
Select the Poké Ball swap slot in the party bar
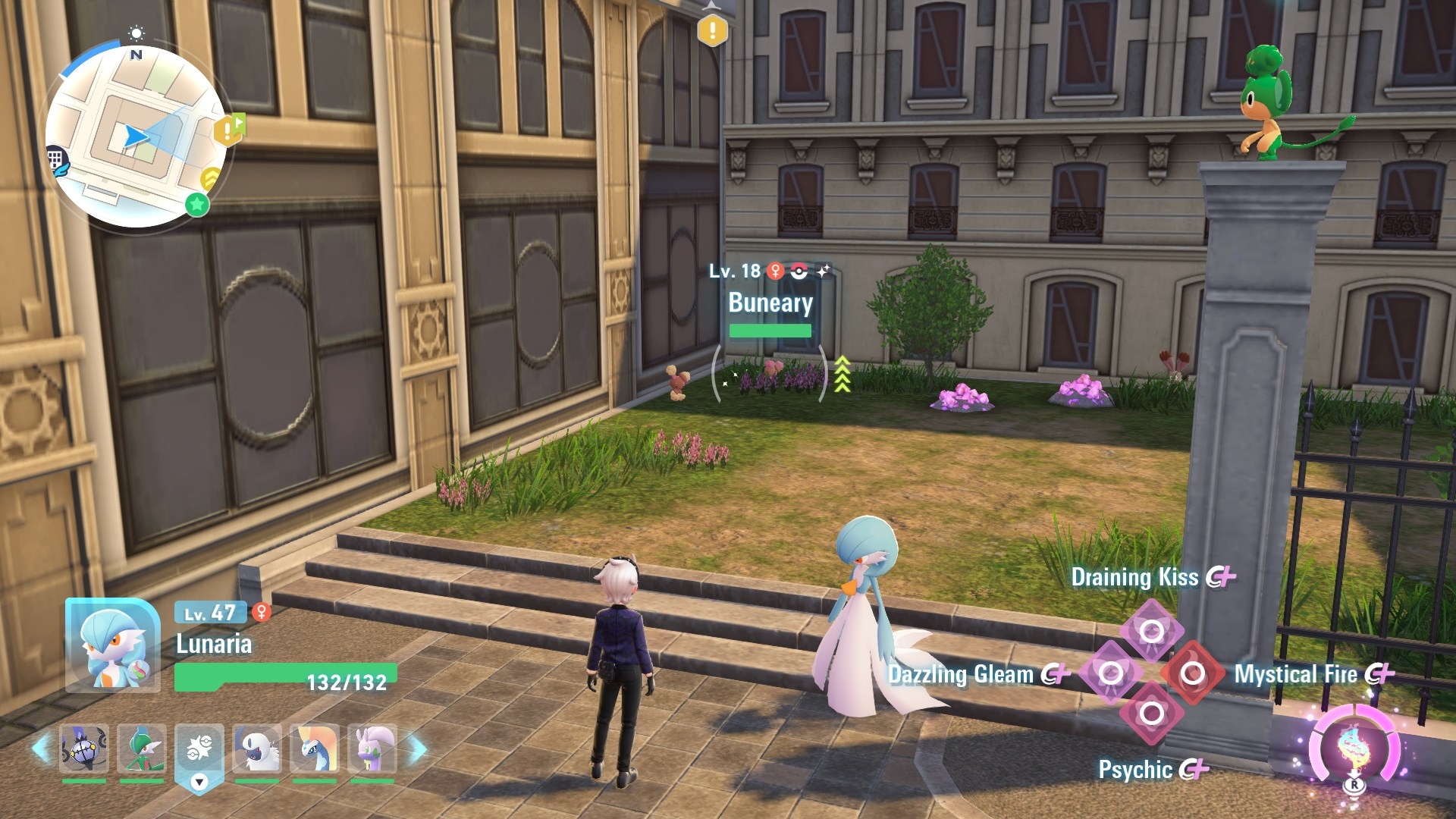(x=199, y=748)
